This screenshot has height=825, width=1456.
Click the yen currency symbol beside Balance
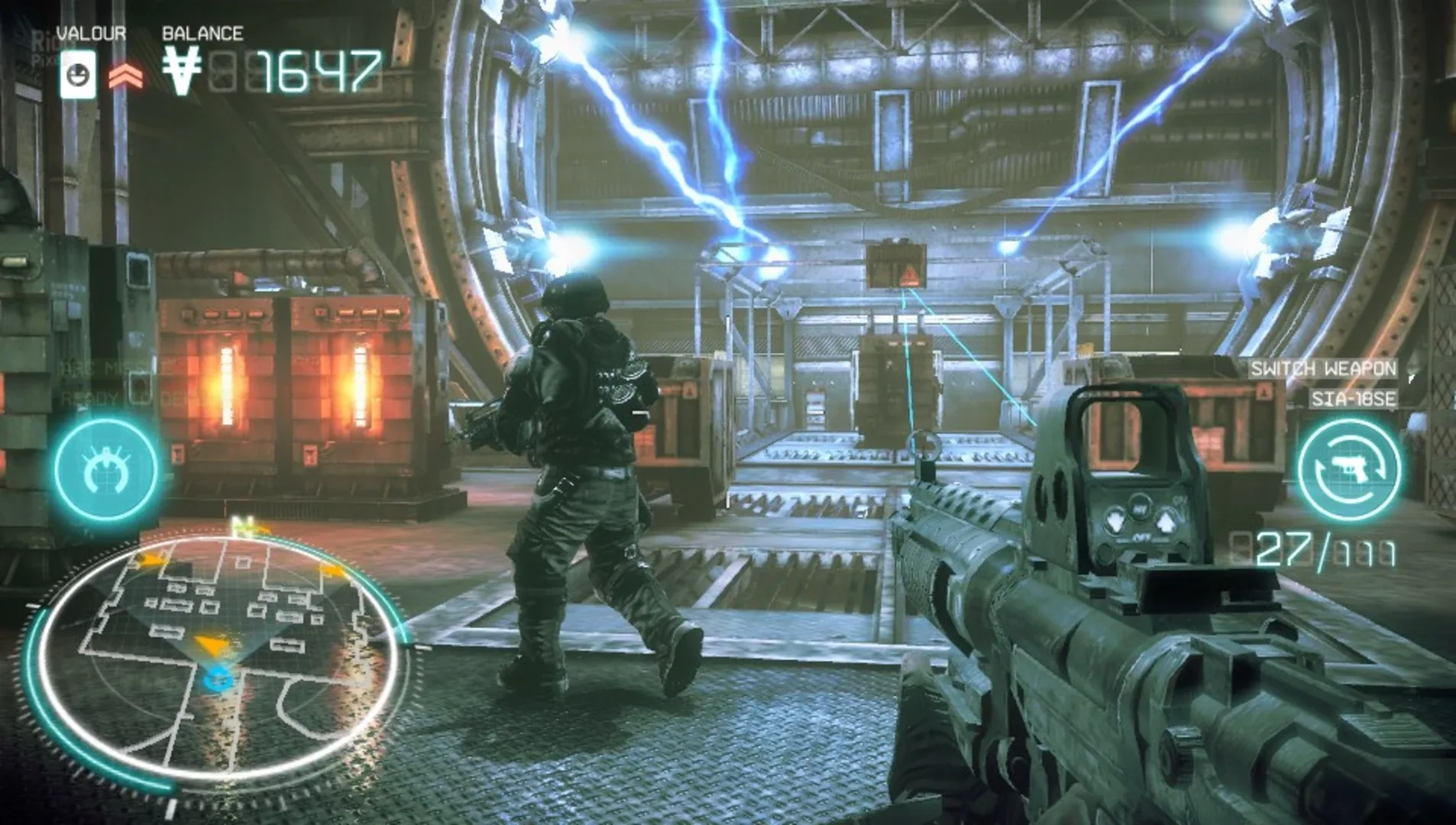pyautogui.click(x=181, y=69)
